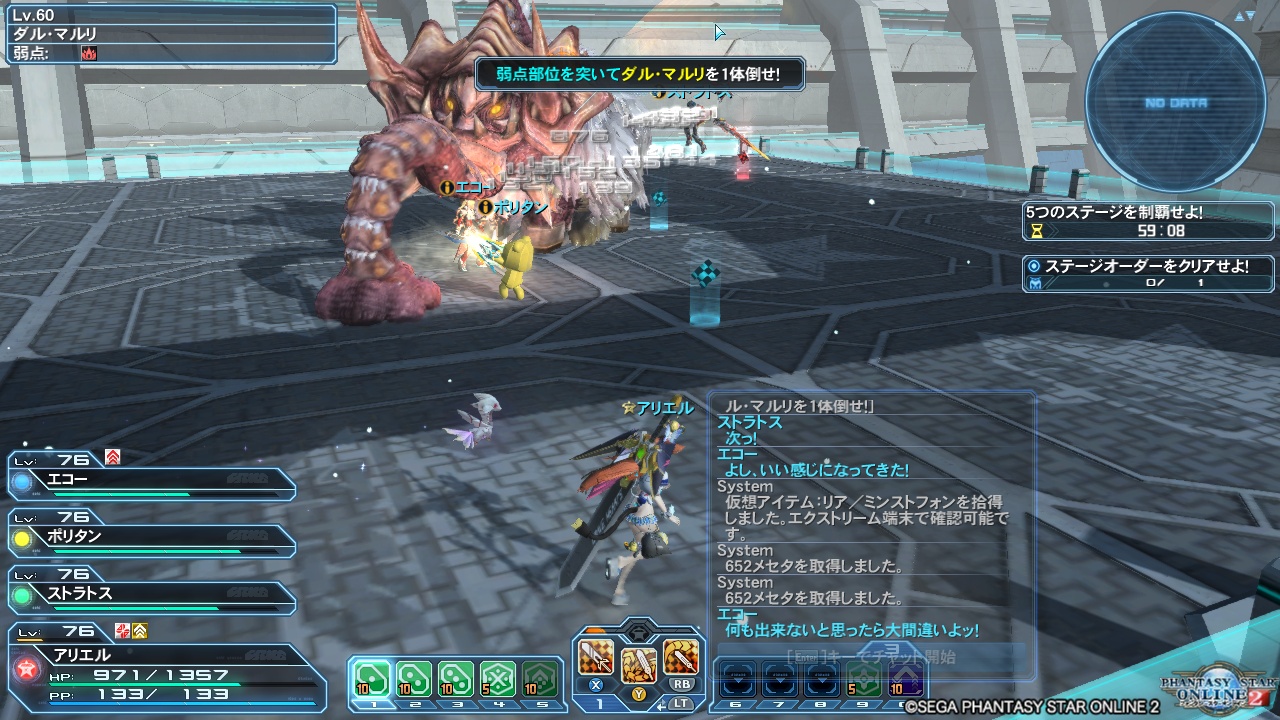Click the hourglass timer icon near 59:08
Viewport: 1280px width, 720px height.
tap(1038, 230)
